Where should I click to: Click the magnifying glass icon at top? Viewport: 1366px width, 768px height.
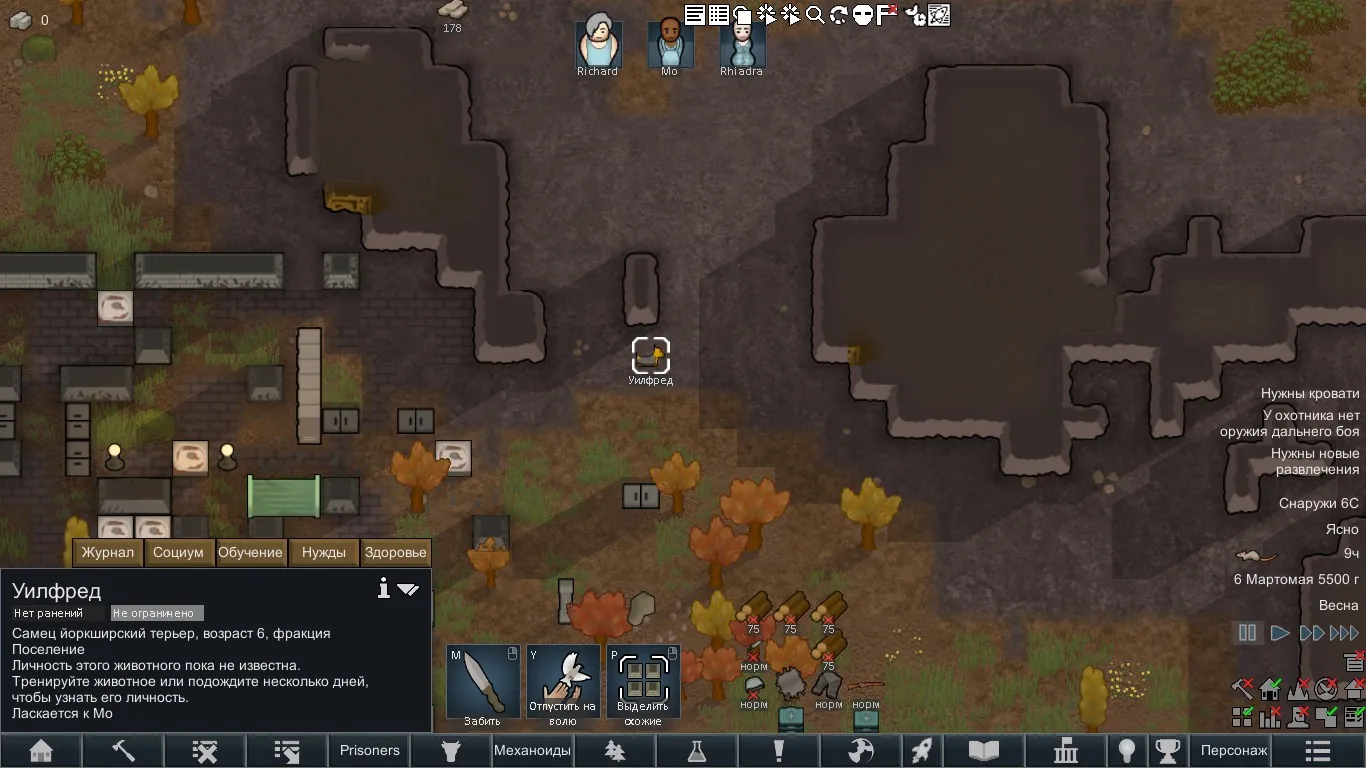point(815,15)
